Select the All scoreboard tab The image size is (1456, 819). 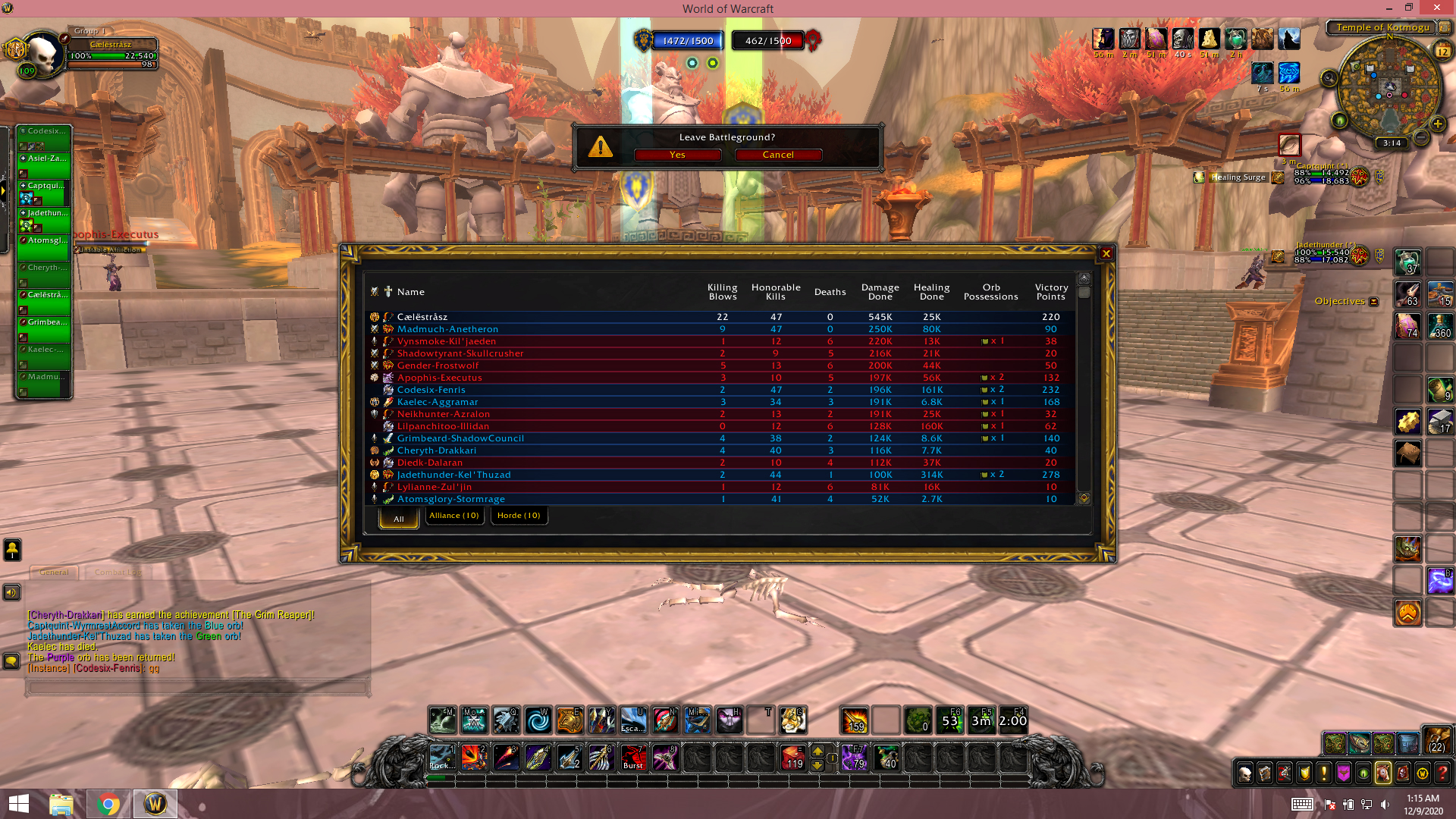point(399,519)
